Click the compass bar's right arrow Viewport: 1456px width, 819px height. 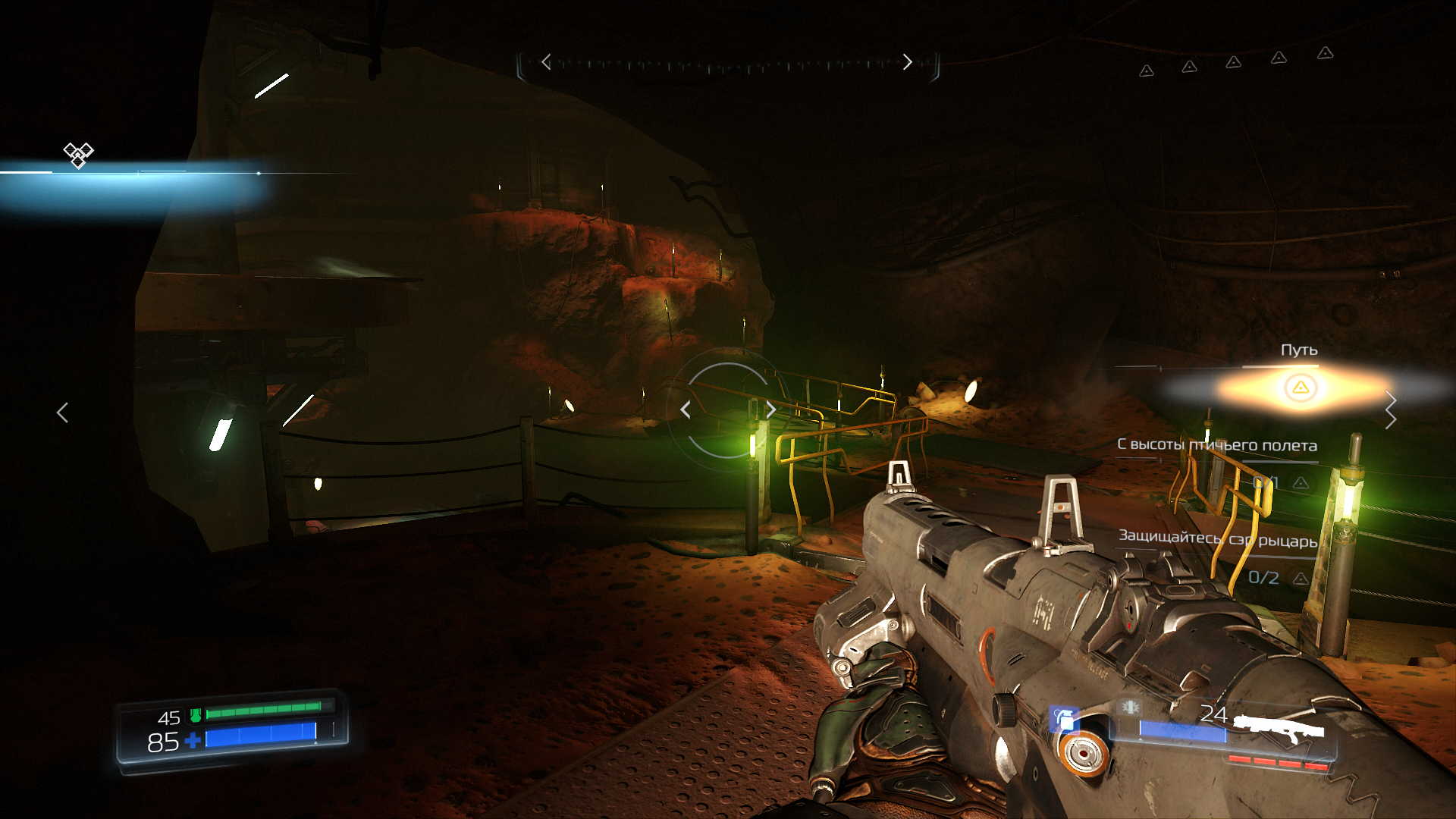pyautogui.click(x=907, y=62)
